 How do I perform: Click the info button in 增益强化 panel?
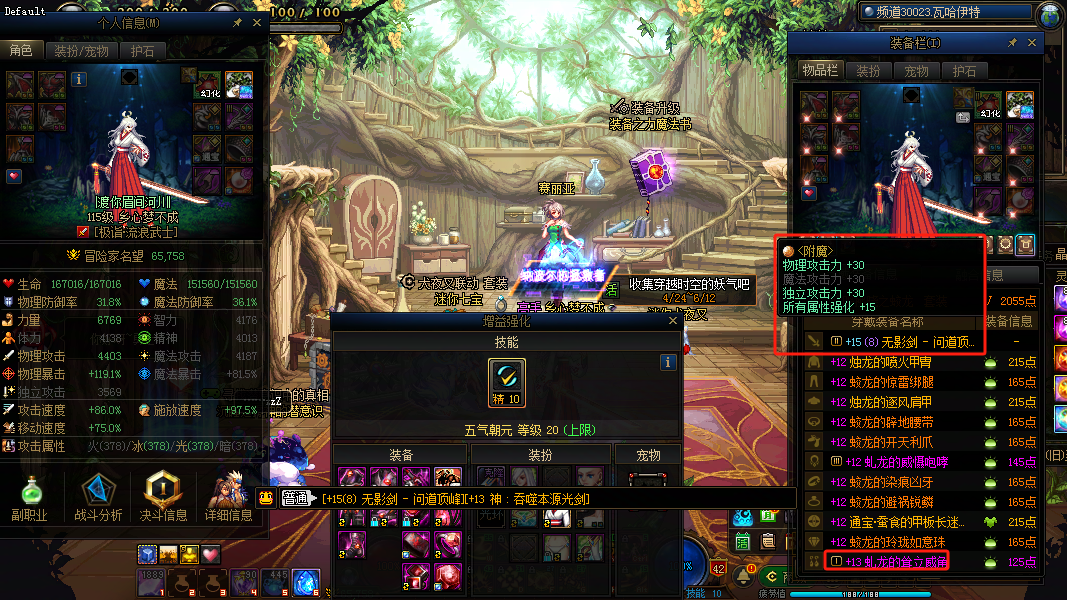[668, 363]
